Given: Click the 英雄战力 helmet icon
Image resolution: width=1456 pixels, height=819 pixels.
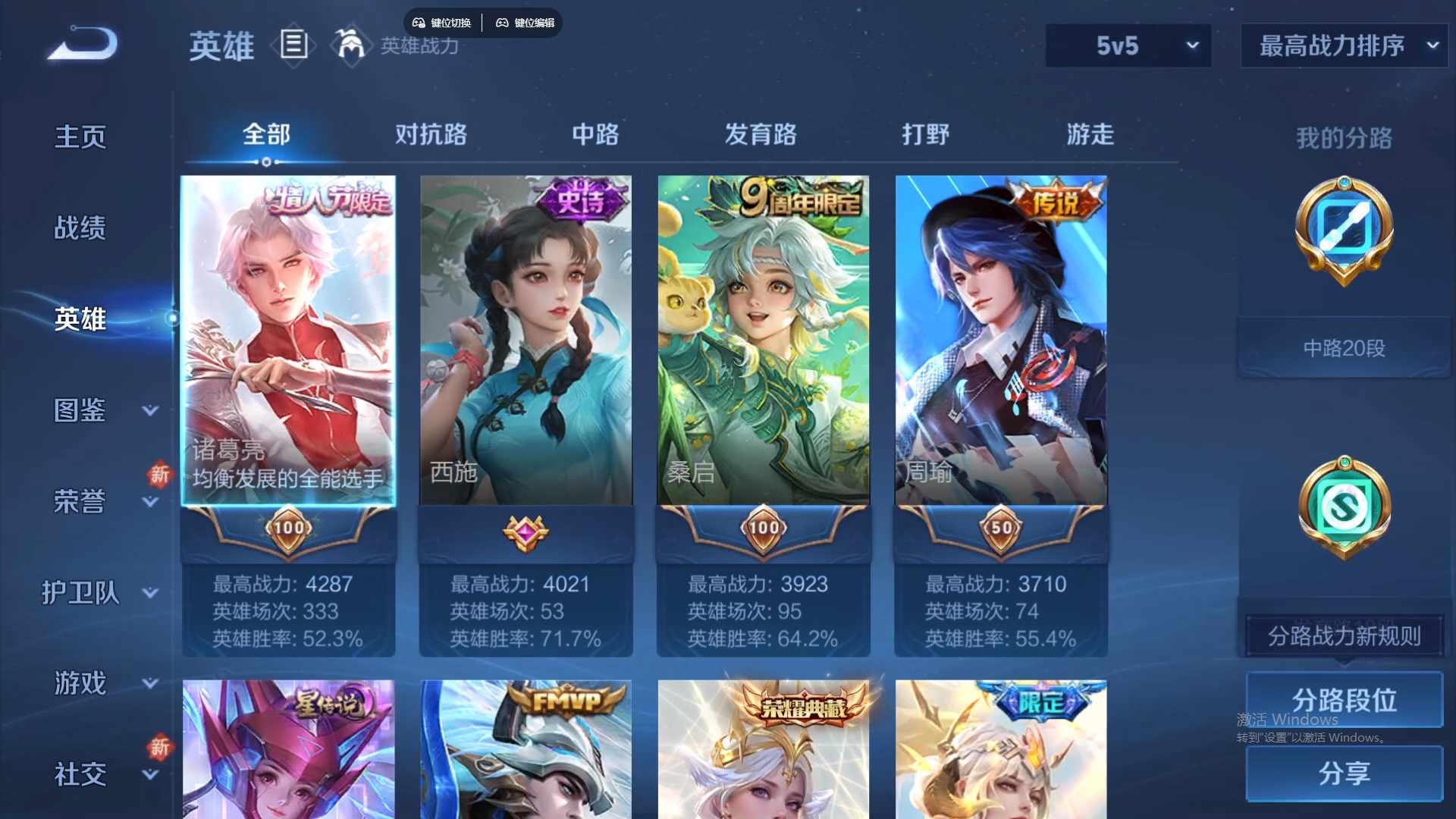Looking at the screenshot, I should 348,45.
